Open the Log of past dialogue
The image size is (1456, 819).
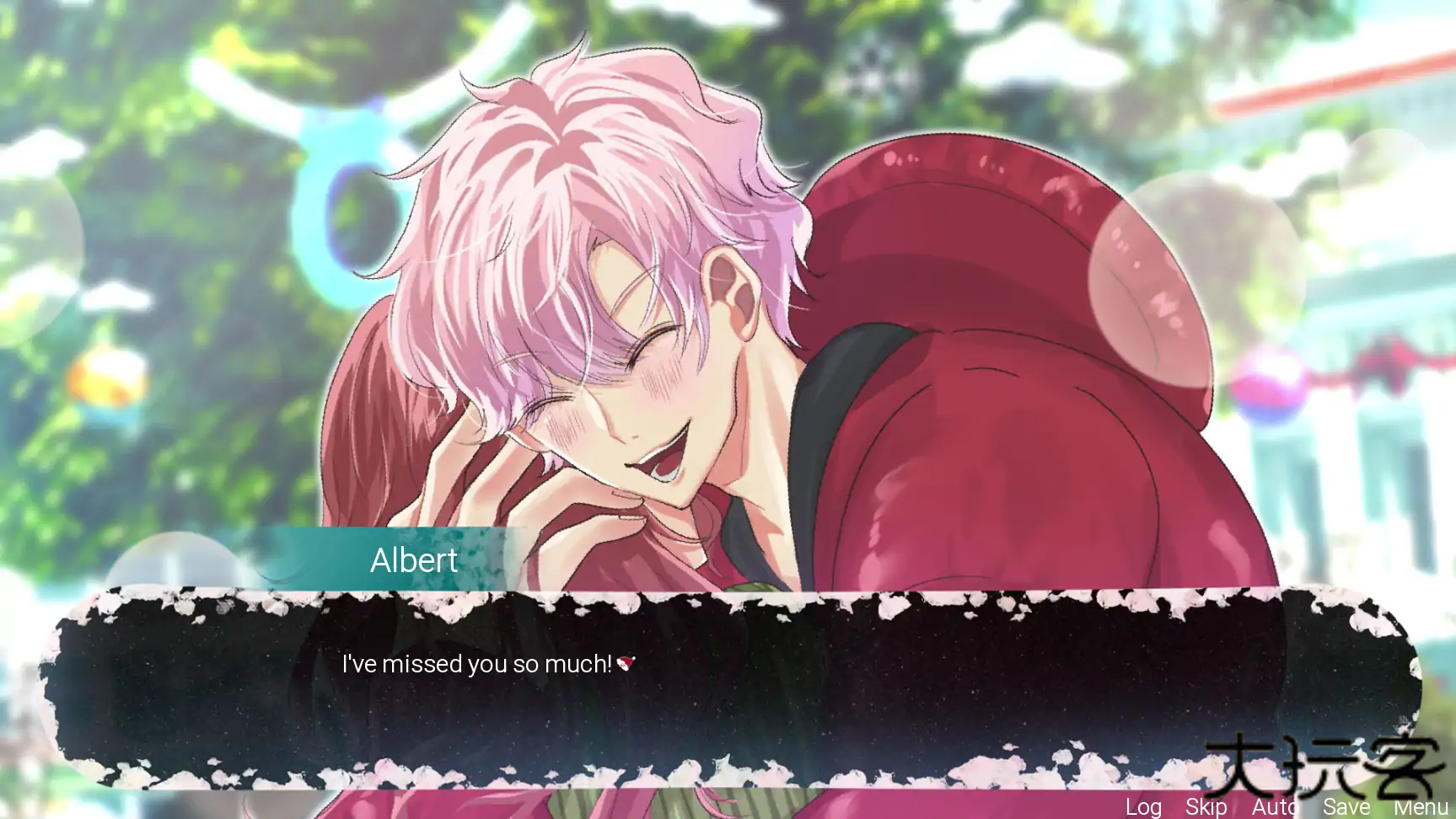pyautogui.click(x=1143, y=807)
